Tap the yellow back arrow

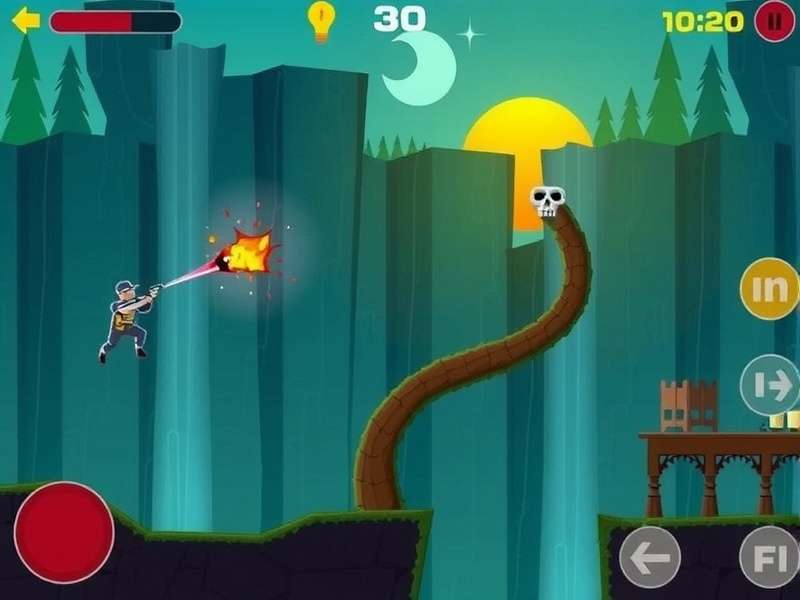click(25, 20)
